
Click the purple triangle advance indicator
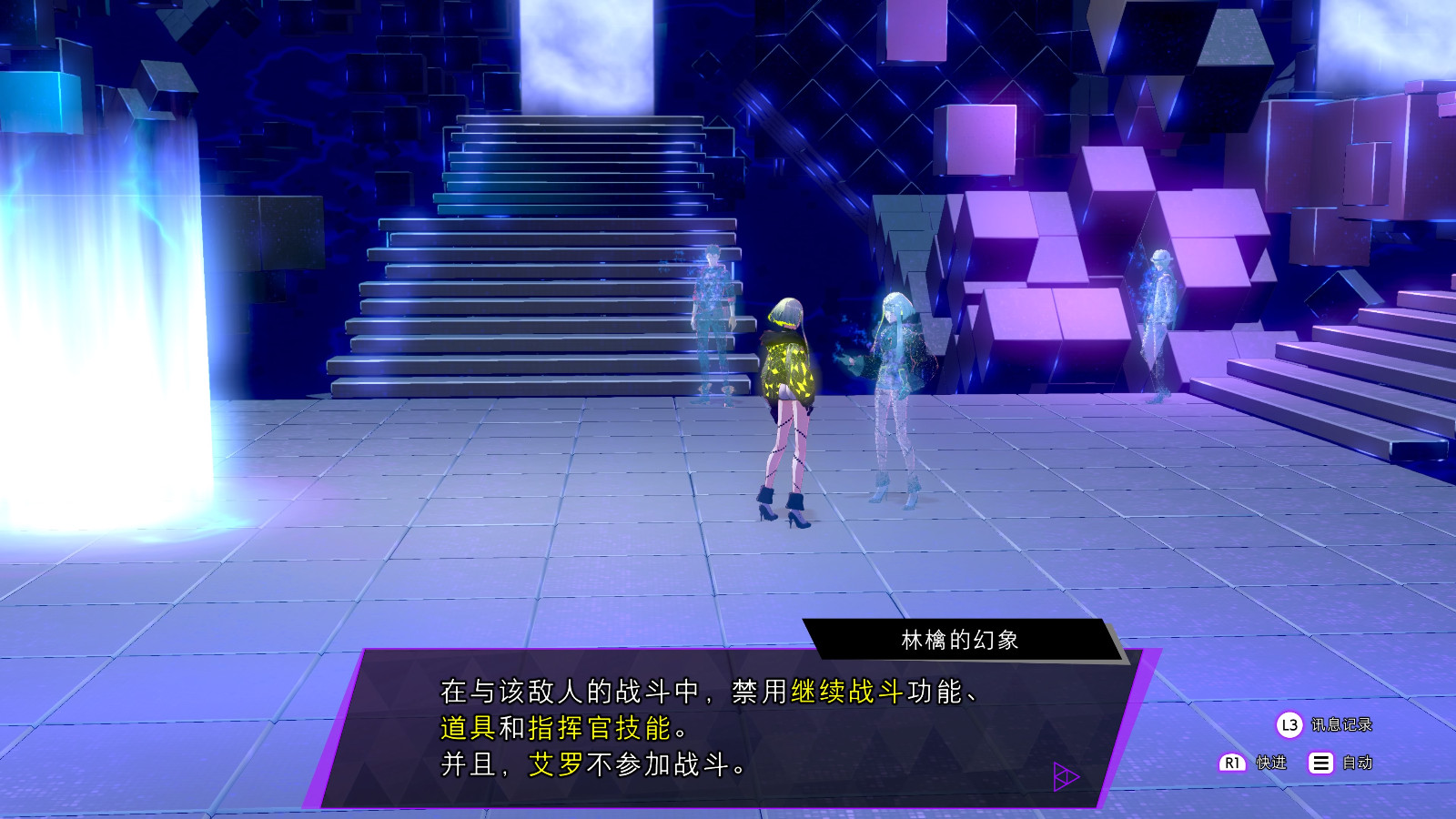click(x=1067, y=778)
